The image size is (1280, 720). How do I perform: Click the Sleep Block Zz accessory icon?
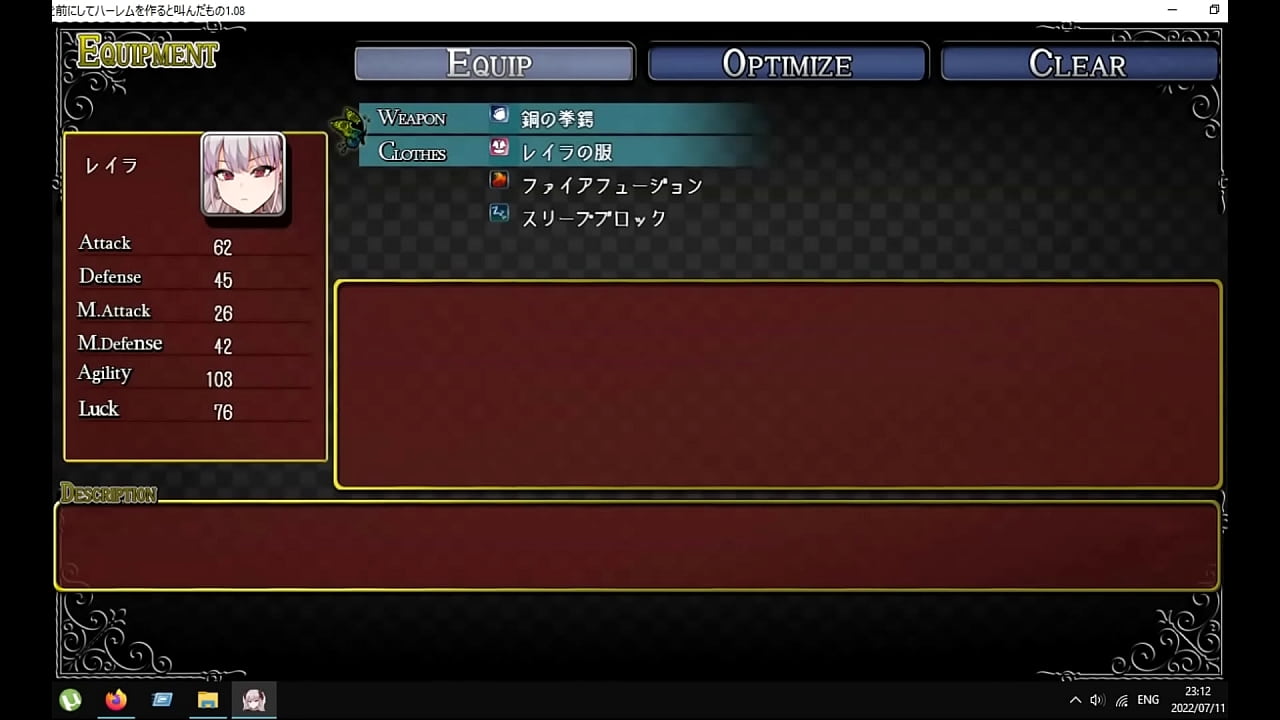coord(499,213)
